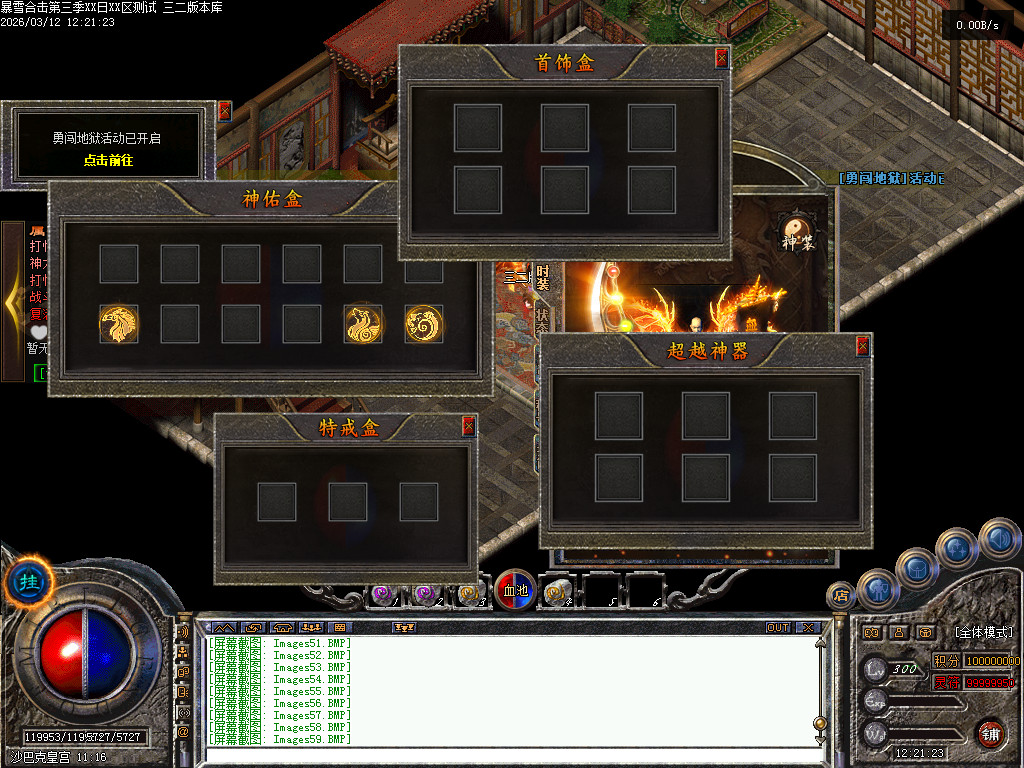Click the yellow 点击前往 link
The height and width of the screenshot is (768, 1024).
(x=108, y=160)
